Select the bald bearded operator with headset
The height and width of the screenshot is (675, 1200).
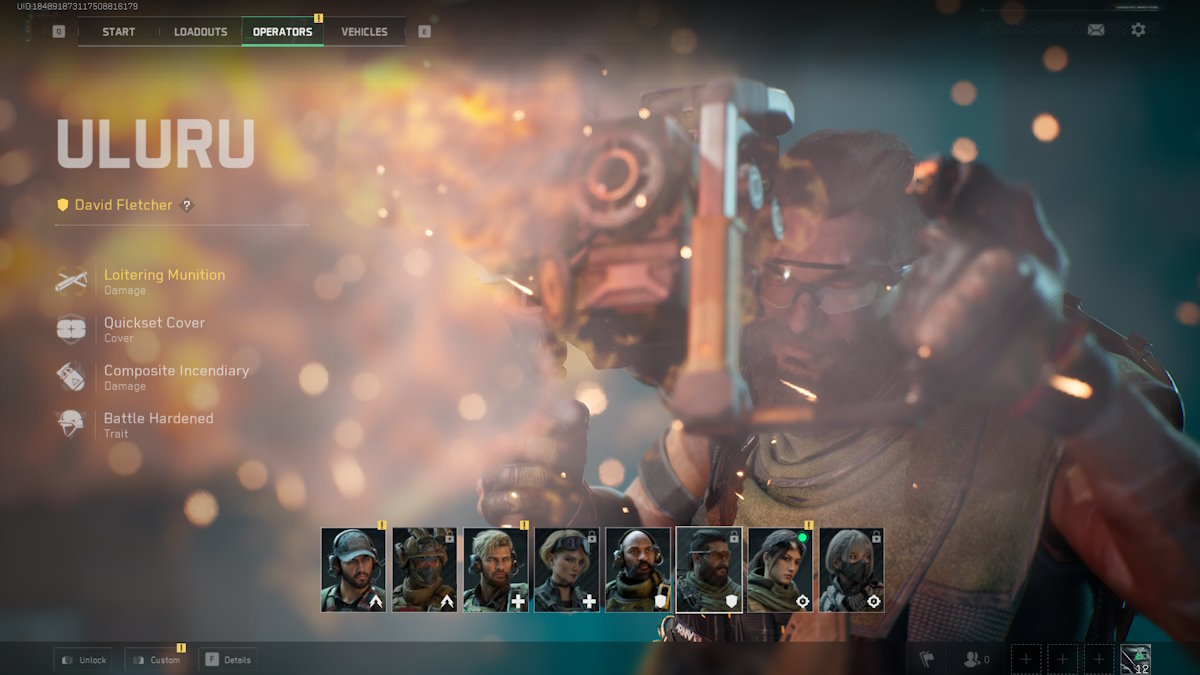click(x=638, y=570)
